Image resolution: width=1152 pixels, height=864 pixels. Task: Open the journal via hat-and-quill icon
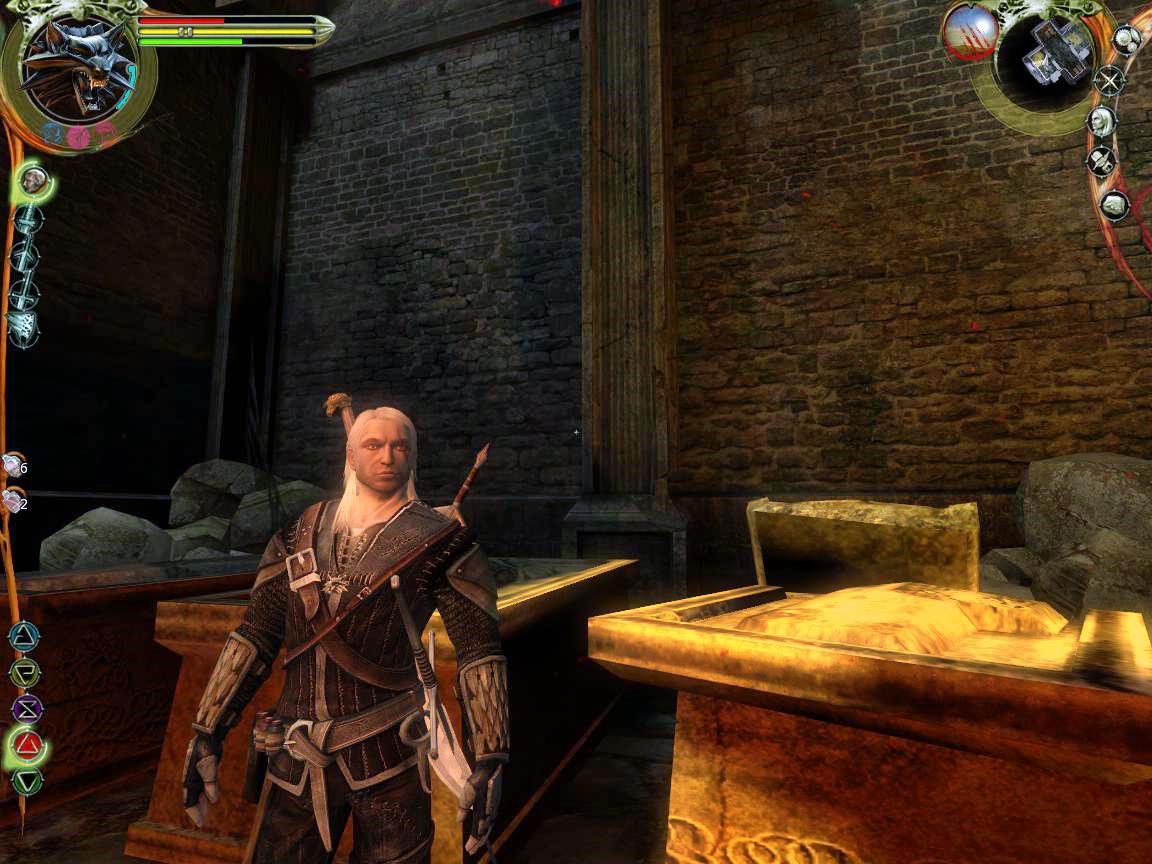1102,161
